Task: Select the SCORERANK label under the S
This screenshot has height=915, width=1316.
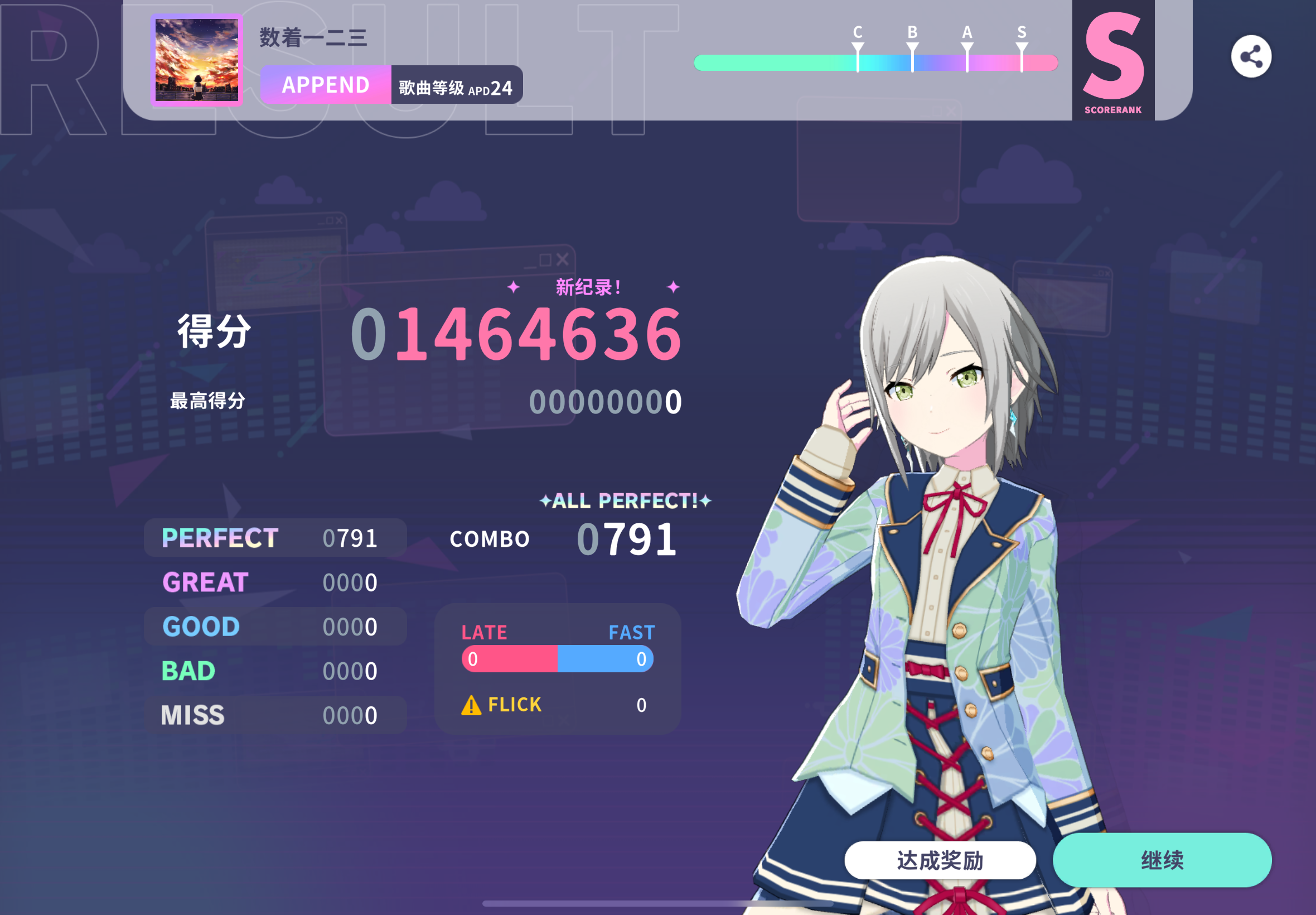Action: click(1114, 108)
